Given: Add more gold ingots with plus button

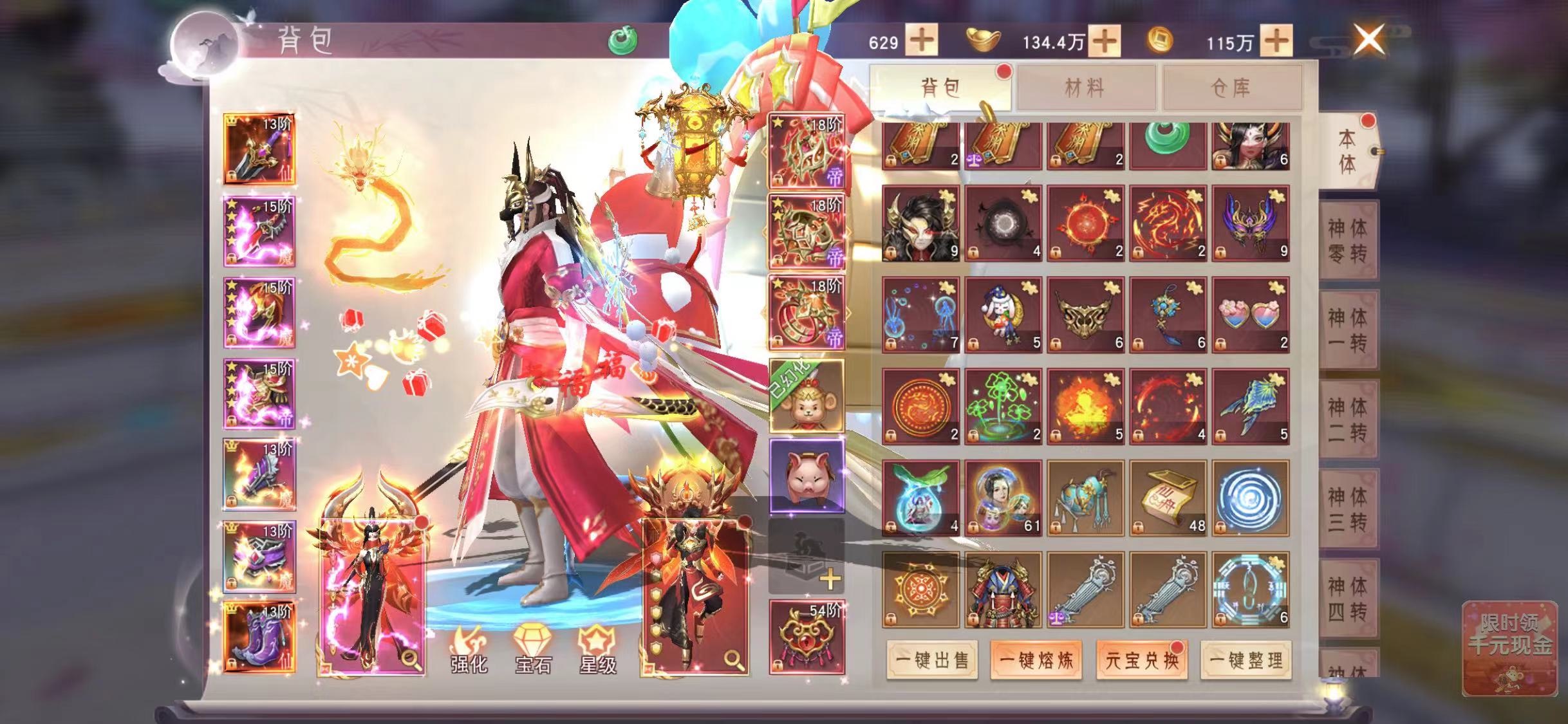Looking at the screenshot, I should 1105,41.
